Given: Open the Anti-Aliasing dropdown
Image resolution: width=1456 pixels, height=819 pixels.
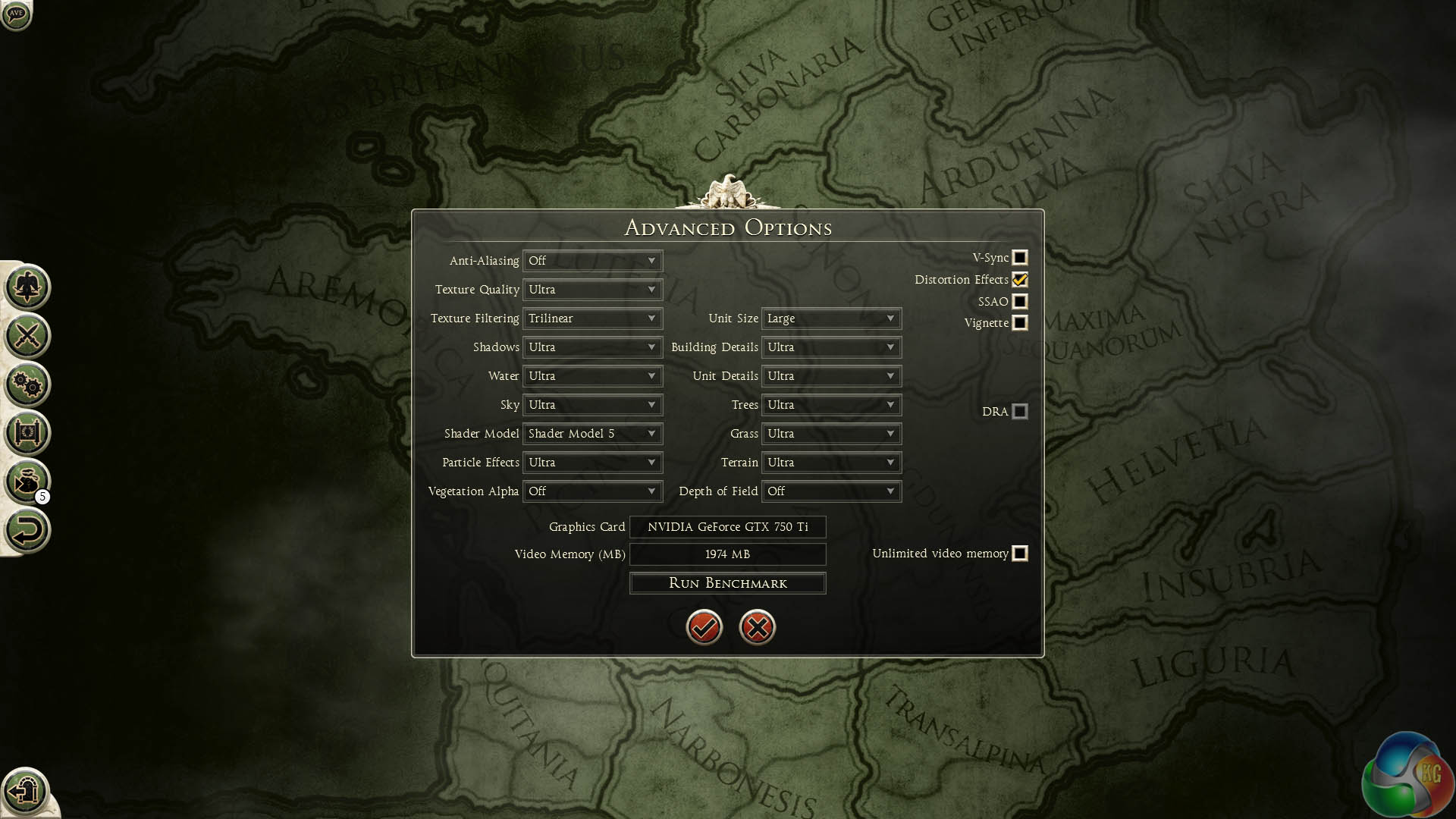Looking at the screenshot, I should click(592, 261).
